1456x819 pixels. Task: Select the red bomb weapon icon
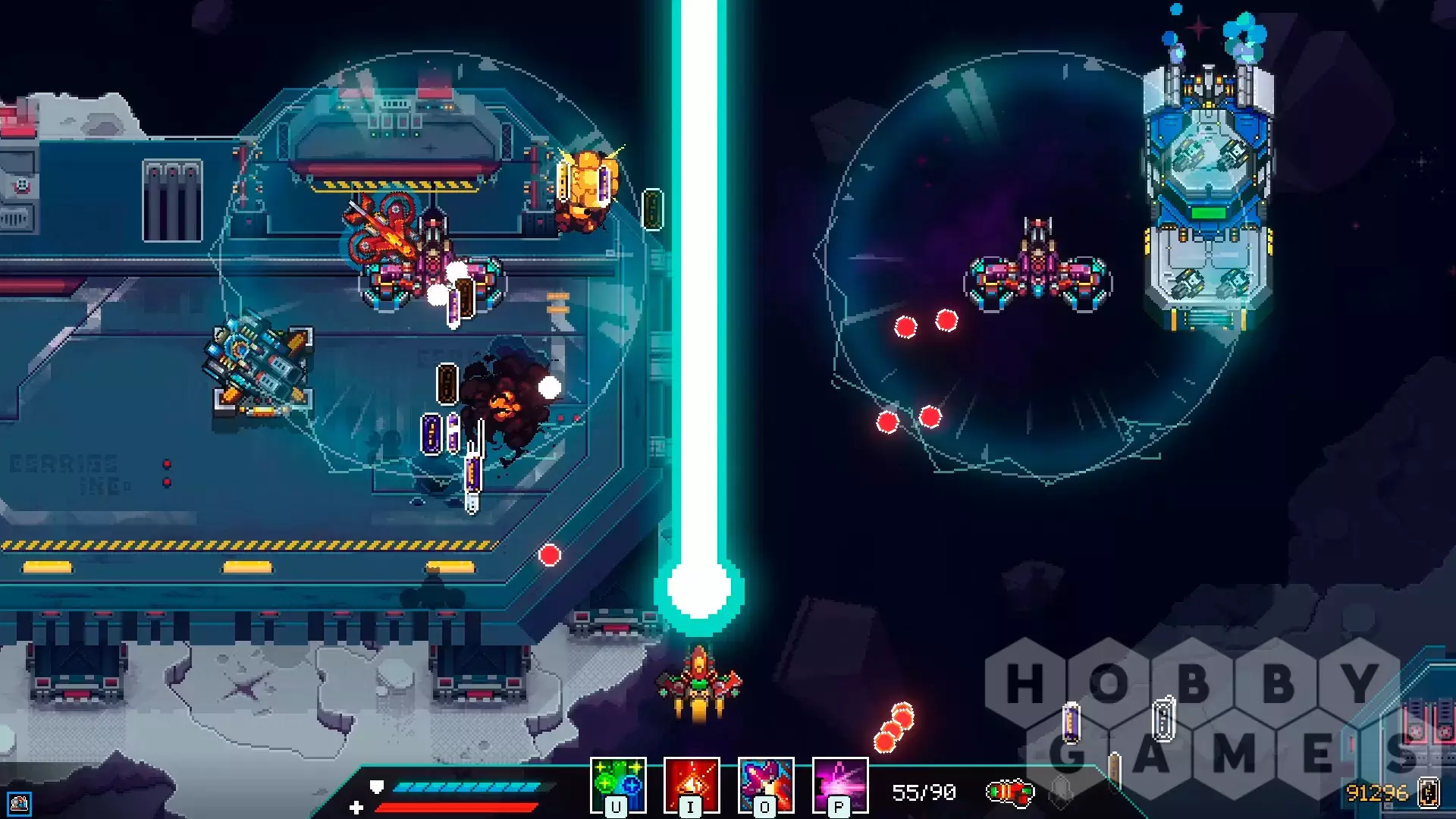point(1009,793)
